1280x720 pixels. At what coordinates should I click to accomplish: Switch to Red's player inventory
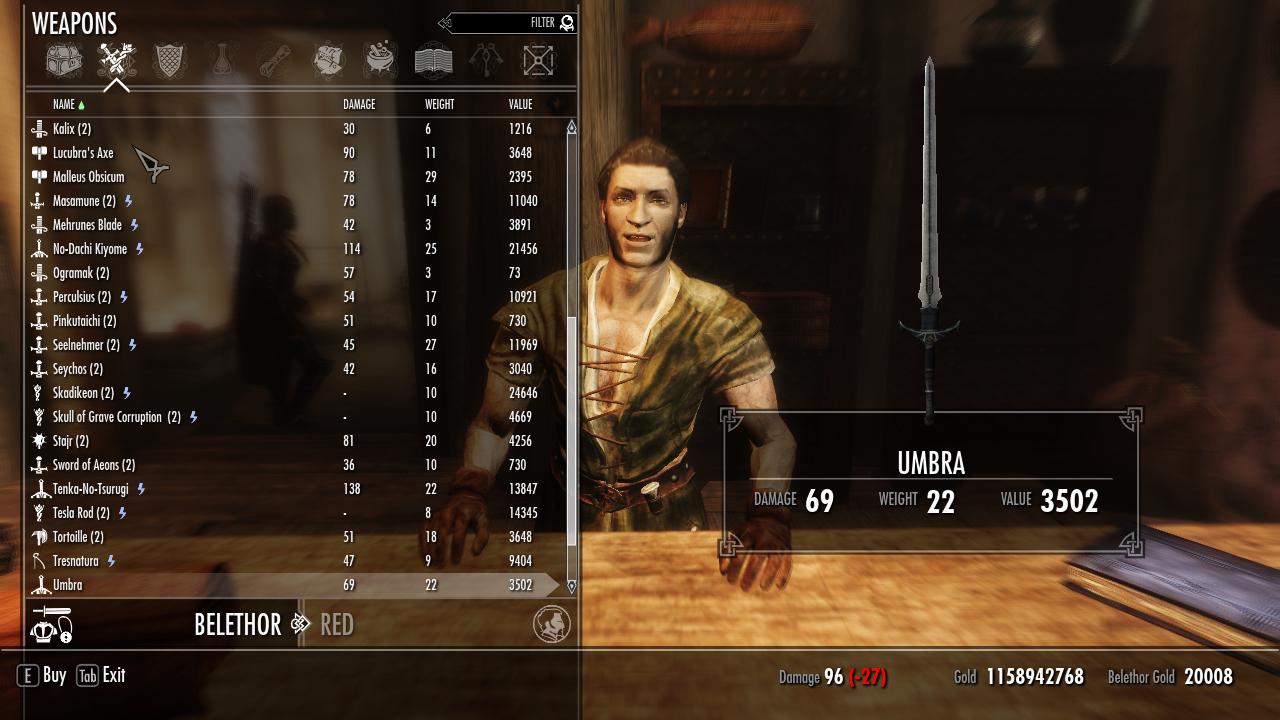[337, 625]
